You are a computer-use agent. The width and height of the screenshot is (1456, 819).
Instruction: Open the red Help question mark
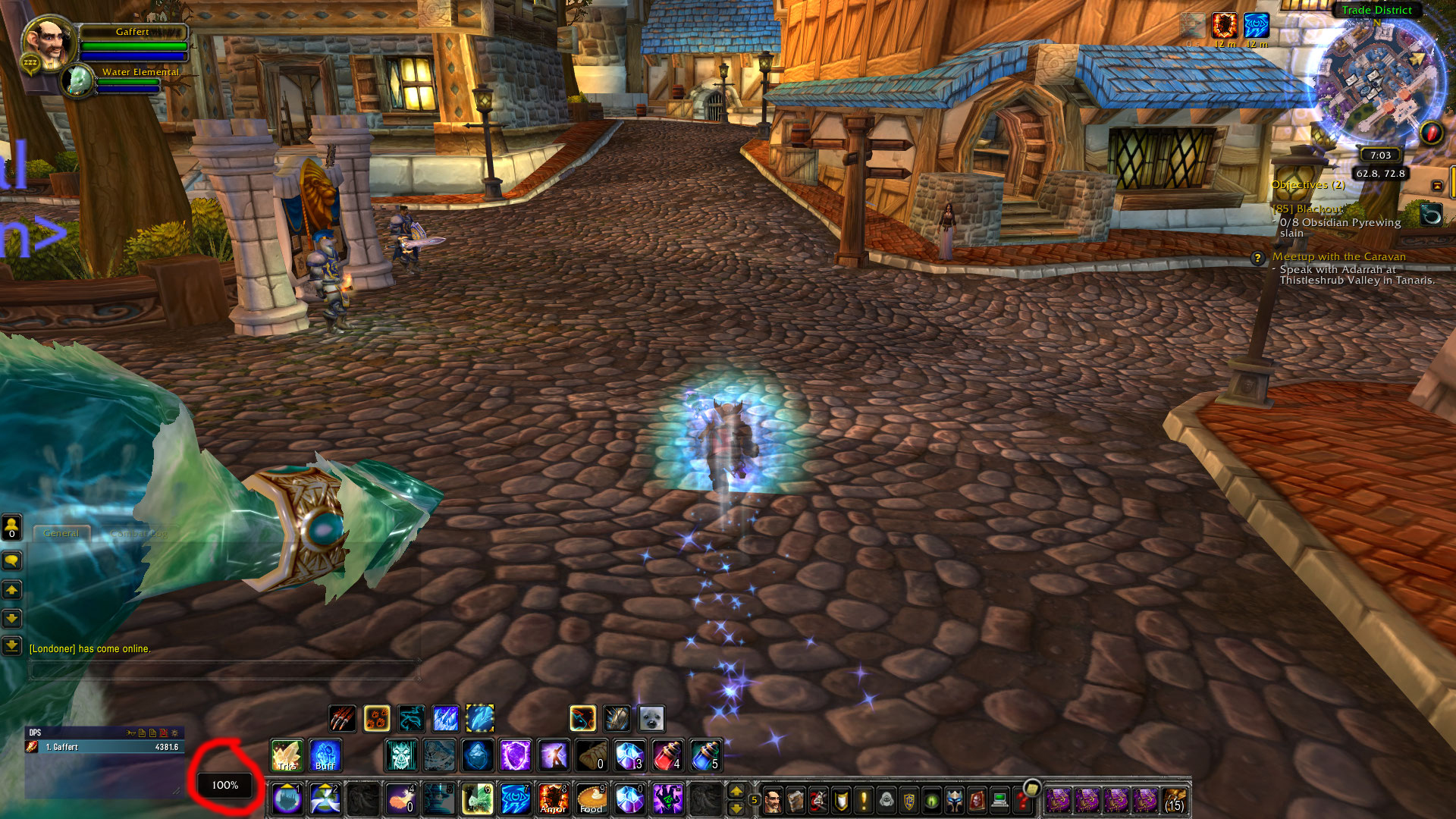tap(1021, 804)
